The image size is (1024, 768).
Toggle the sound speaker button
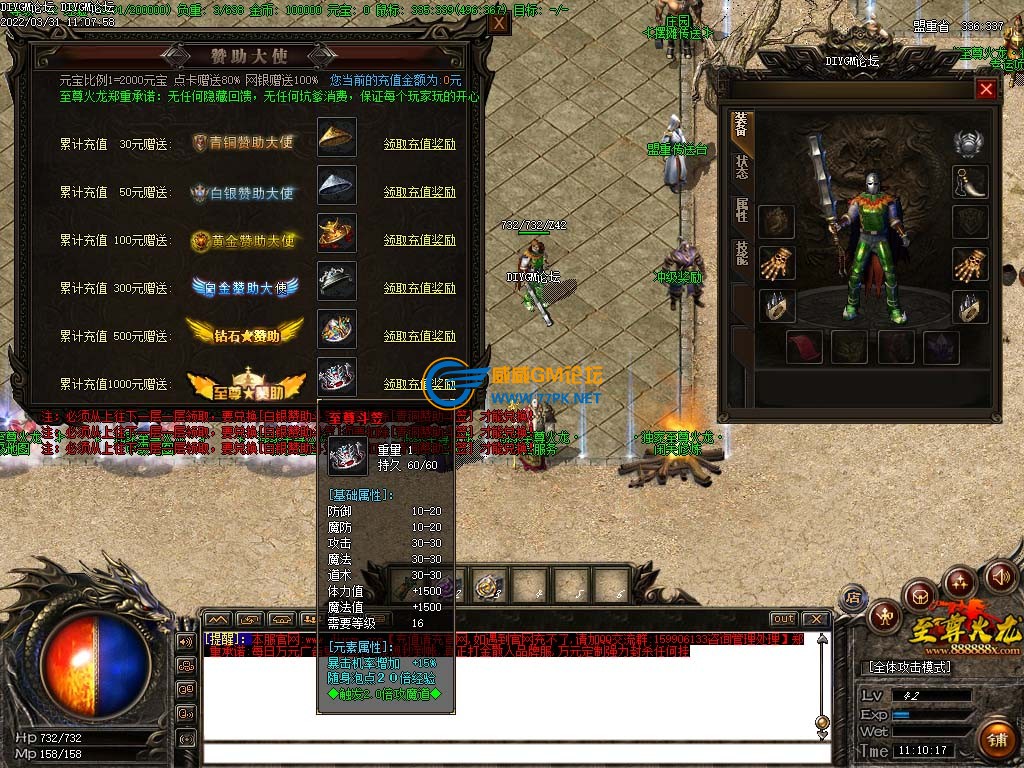1000,576
